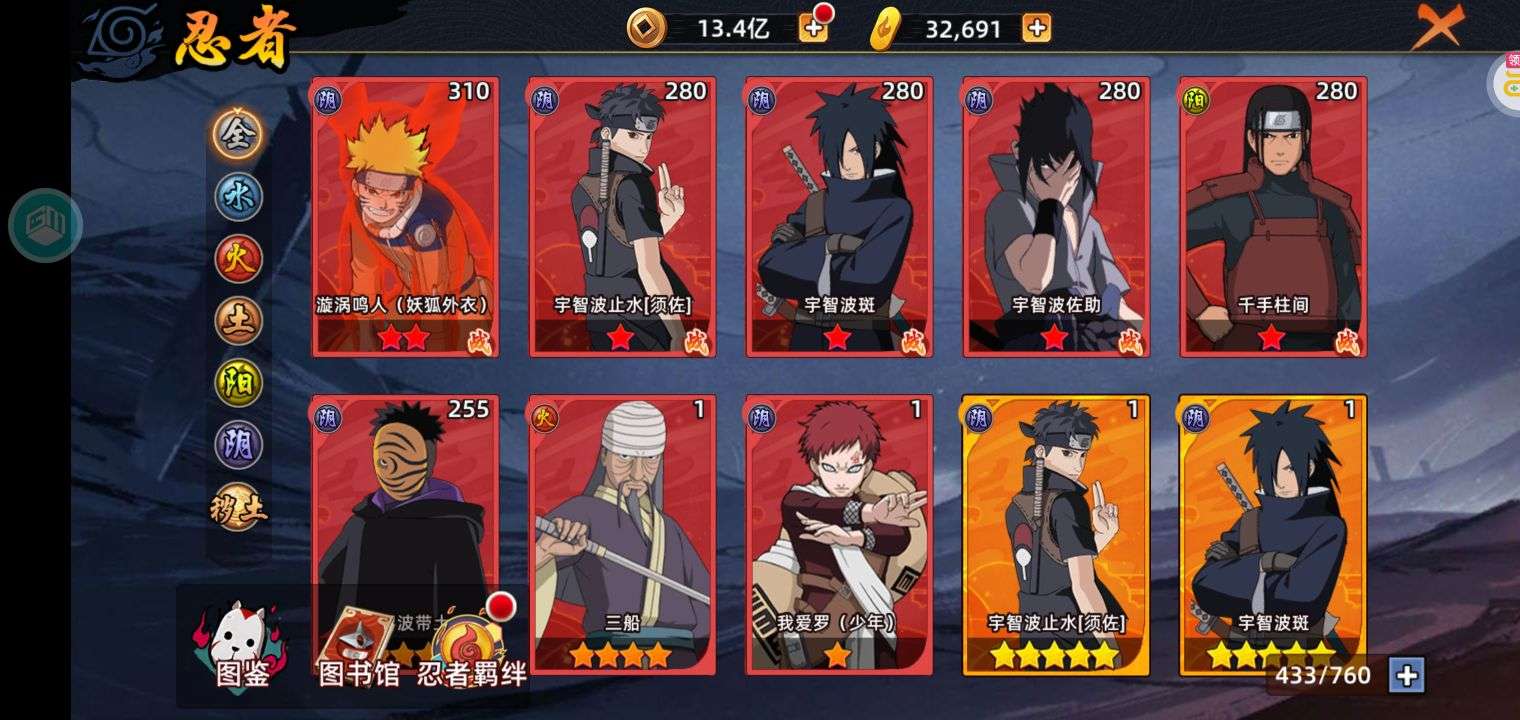Select the 千手柱间 ninja card
The height and width of the screenshot is (720, 1520).
click(x=1273, y=216)
